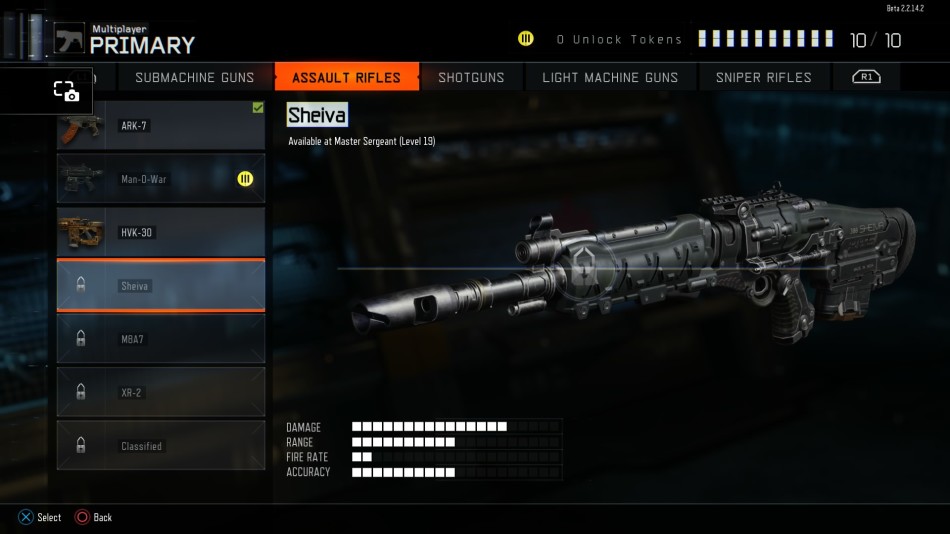Select the Assault Rifles tab

346,77
